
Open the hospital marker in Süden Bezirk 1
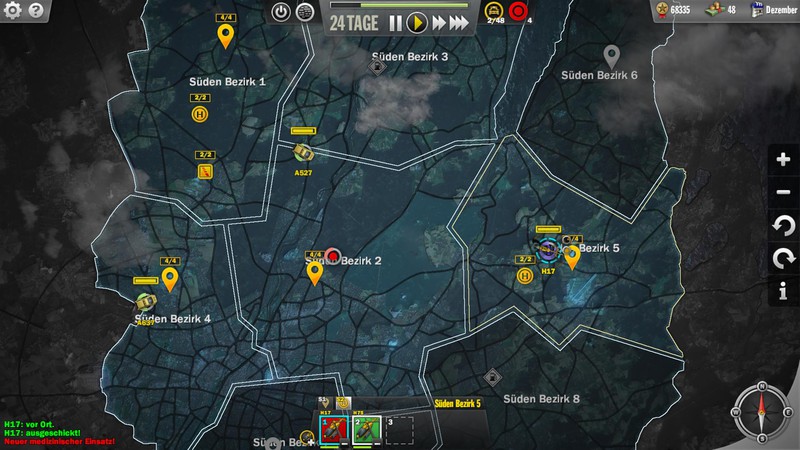[x=200, y=114]
